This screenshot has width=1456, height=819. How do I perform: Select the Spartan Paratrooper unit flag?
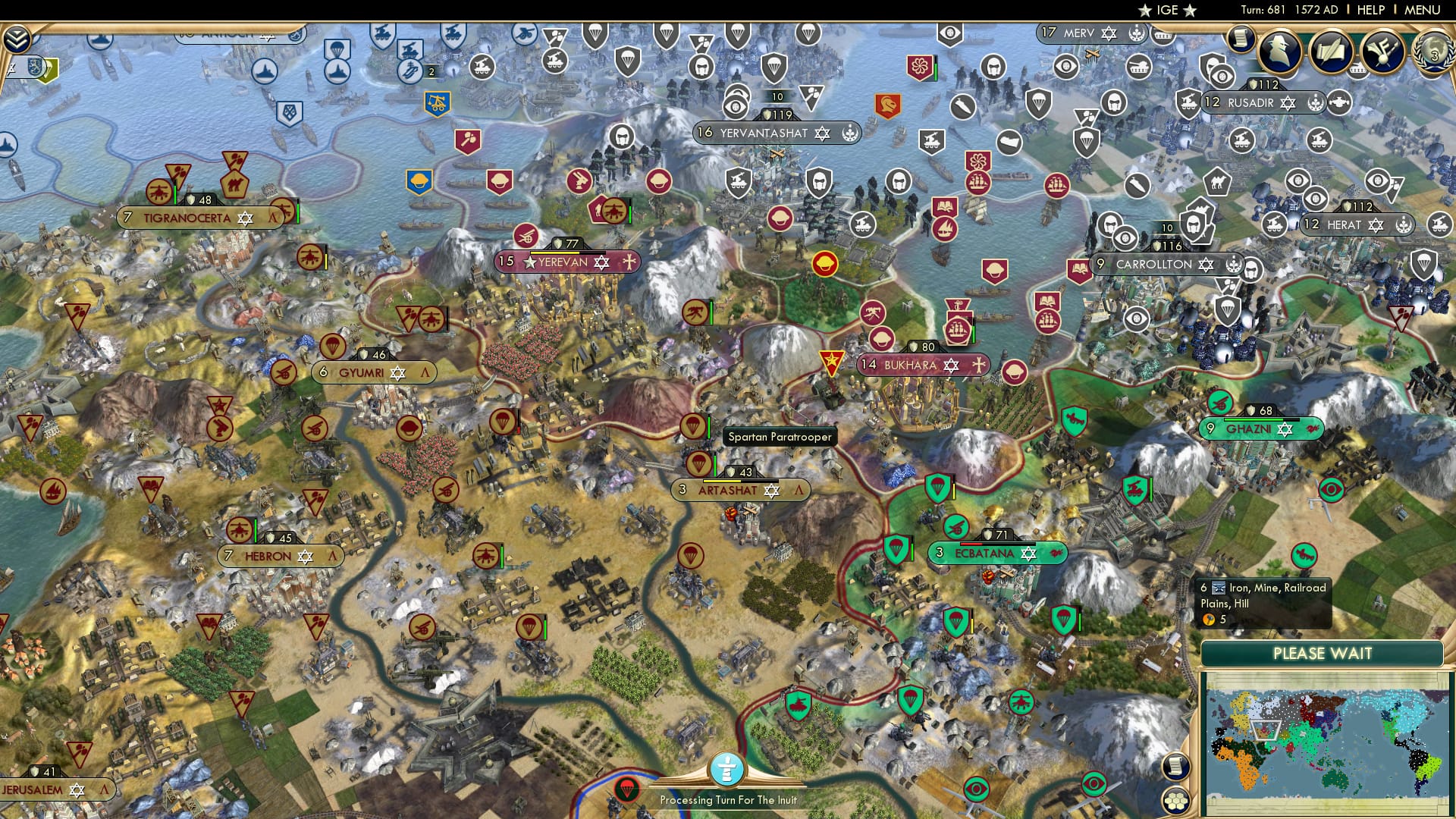pyautogui.click(x=694, y=426)
